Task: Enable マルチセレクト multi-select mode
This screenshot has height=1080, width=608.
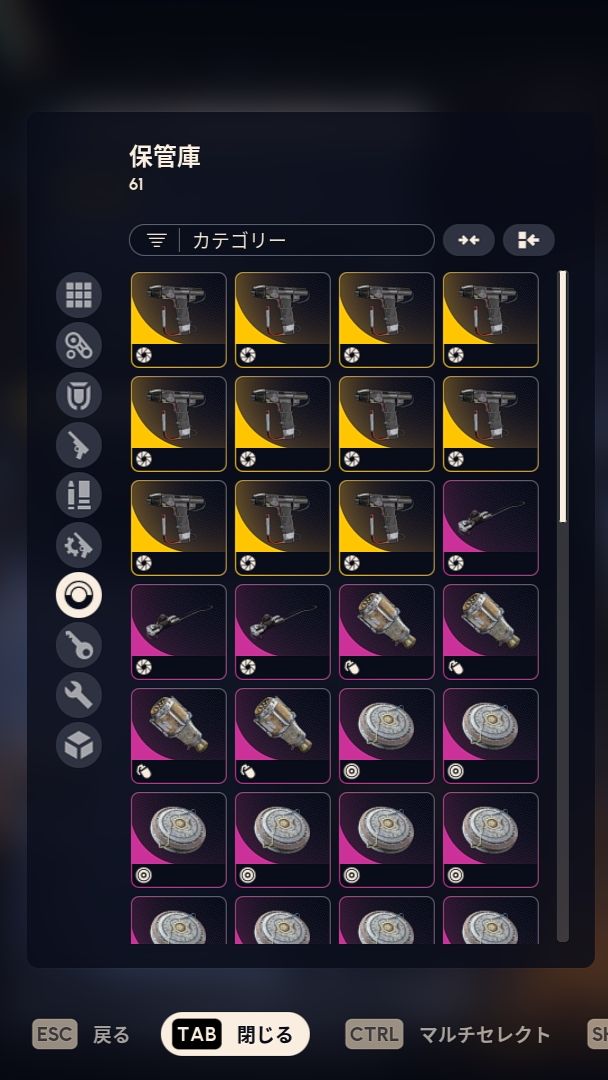Action: (448, 1034)
